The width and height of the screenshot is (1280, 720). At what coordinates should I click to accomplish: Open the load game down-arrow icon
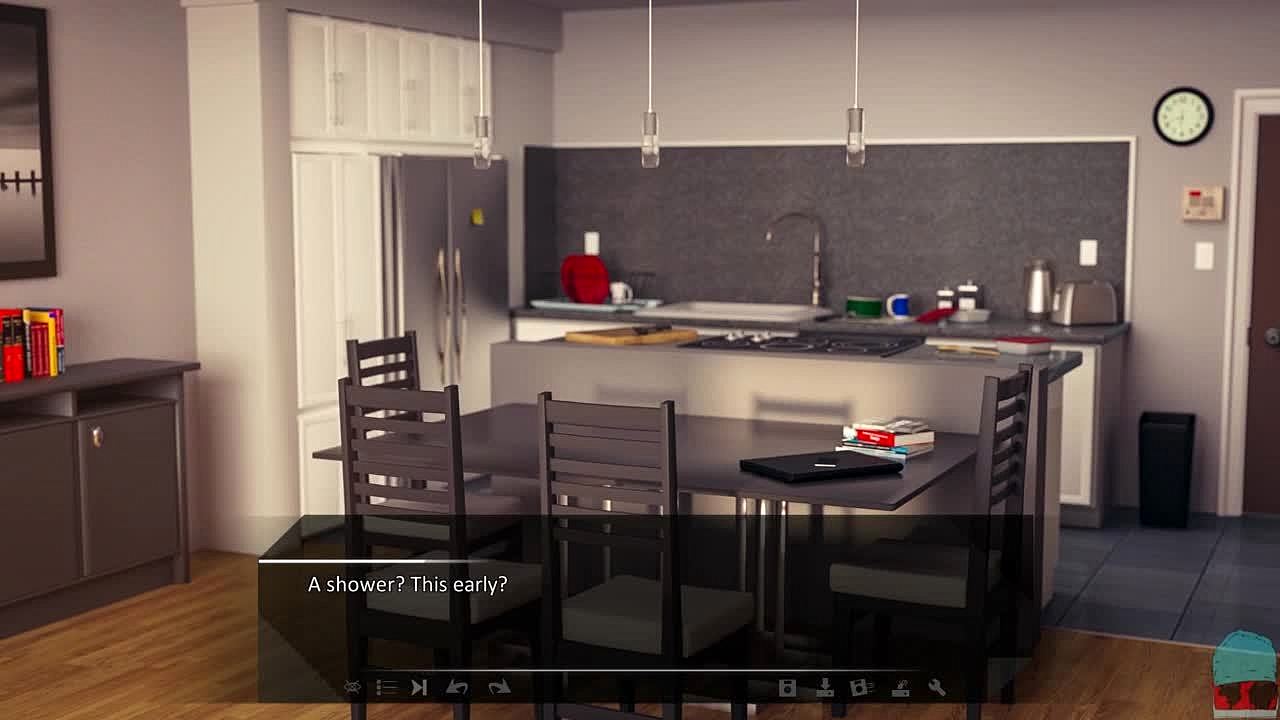(825, 688)
